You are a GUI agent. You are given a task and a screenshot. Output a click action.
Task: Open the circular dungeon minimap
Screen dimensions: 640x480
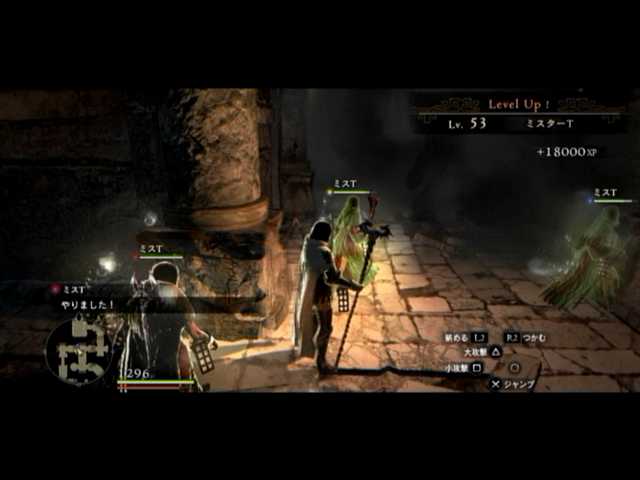(82, 350)
